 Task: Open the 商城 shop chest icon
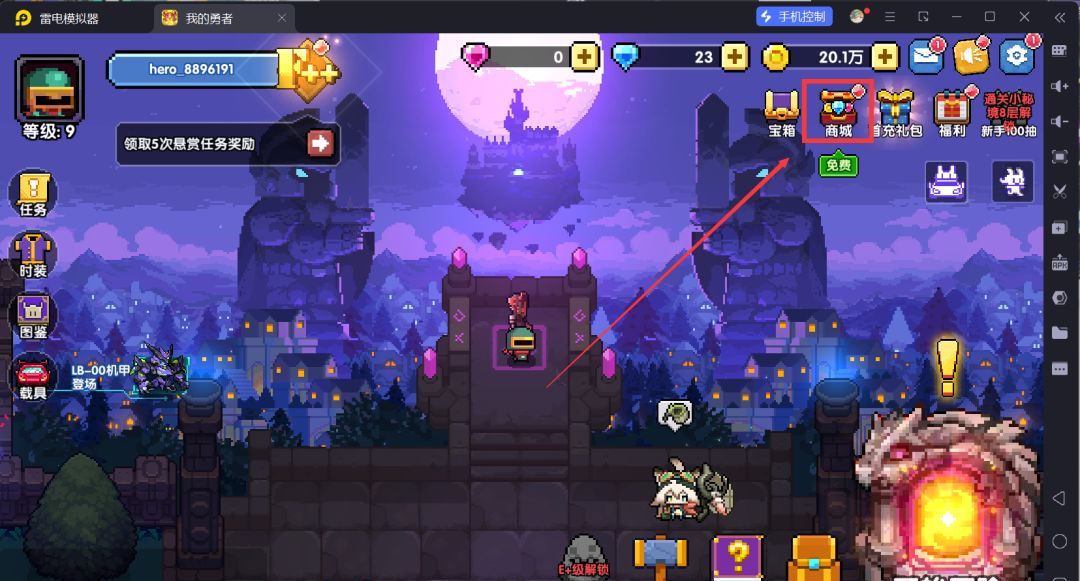tap(838, 106)
